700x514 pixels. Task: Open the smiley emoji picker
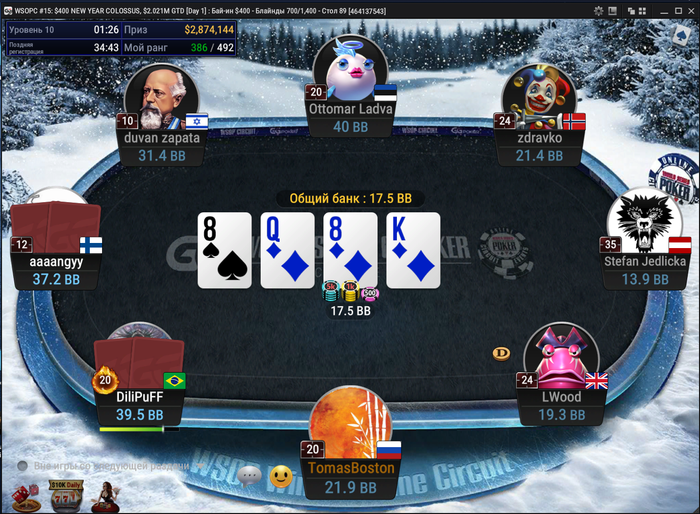(281, 476)
